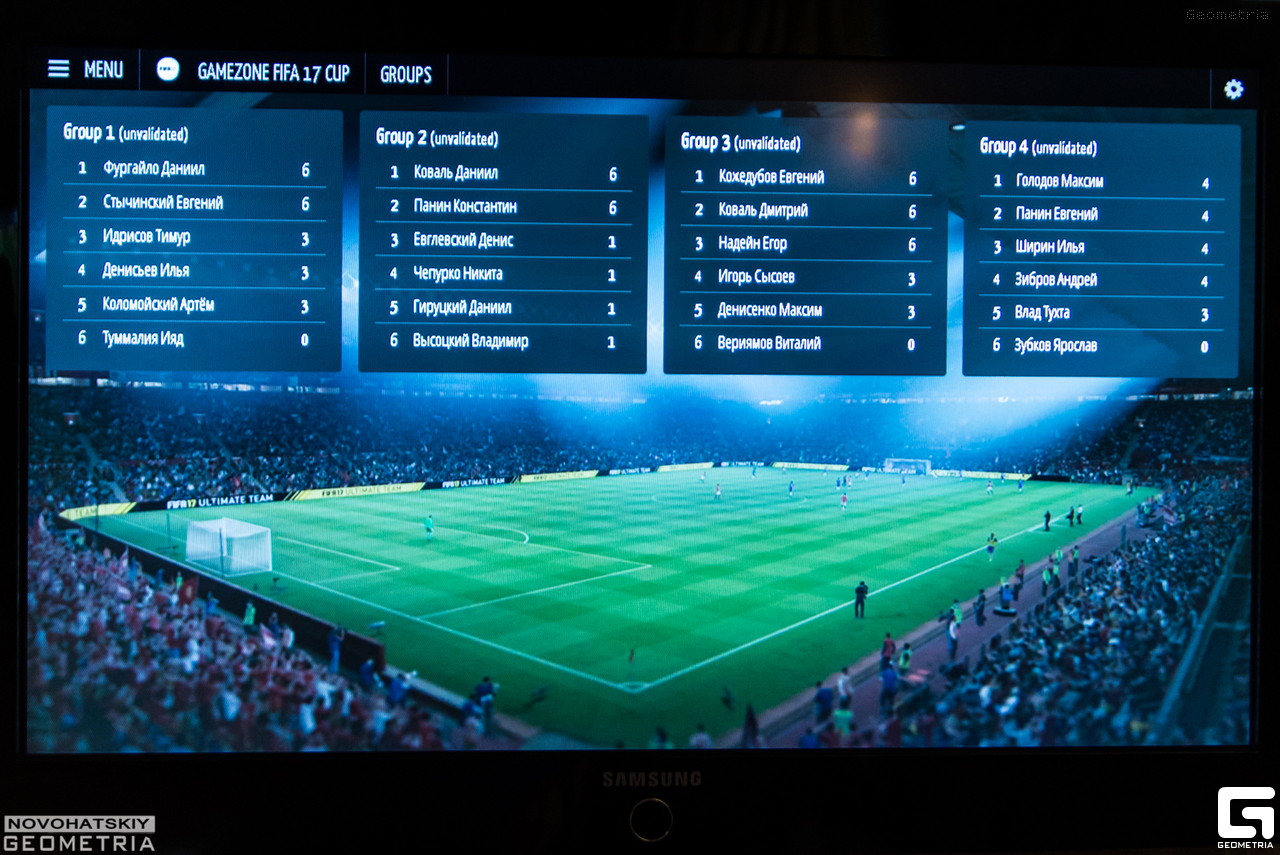Image resolution: width=1280 pixels, height=855 pixels.
Task: Select Идрисов Тимур from Group 1
Action: (146, 237)
